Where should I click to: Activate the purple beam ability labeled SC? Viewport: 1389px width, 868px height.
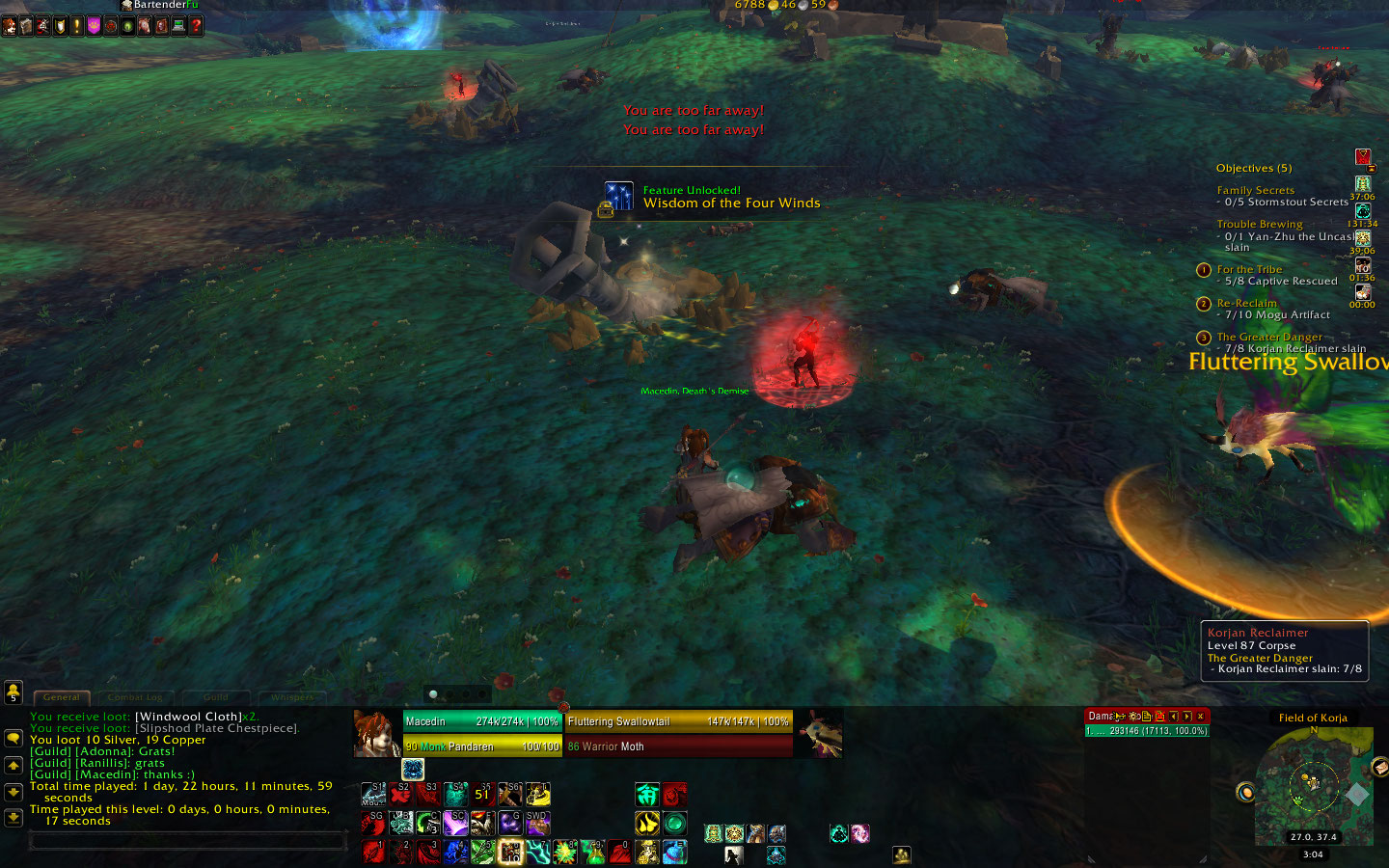[455, 823]
